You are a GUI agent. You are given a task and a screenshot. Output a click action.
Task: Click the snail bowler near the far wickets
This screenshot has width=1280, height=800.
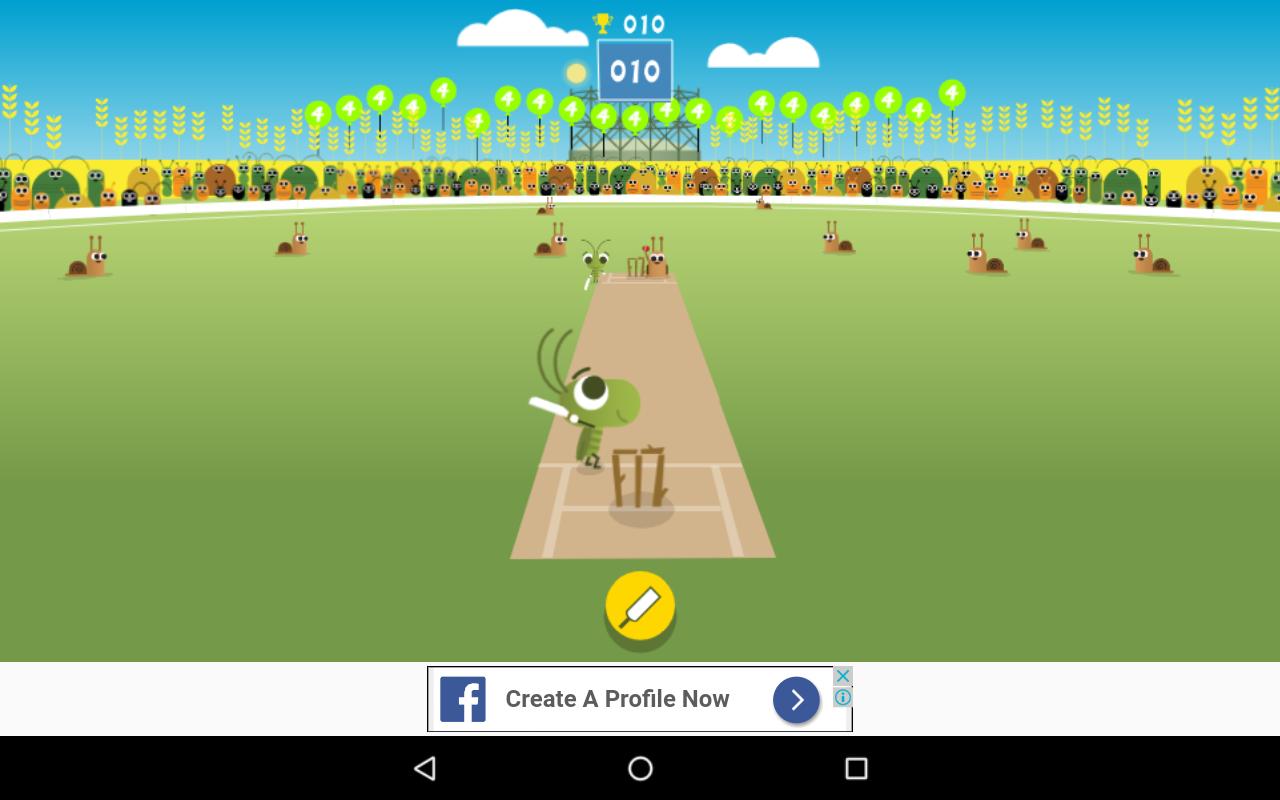pos(658,262)
